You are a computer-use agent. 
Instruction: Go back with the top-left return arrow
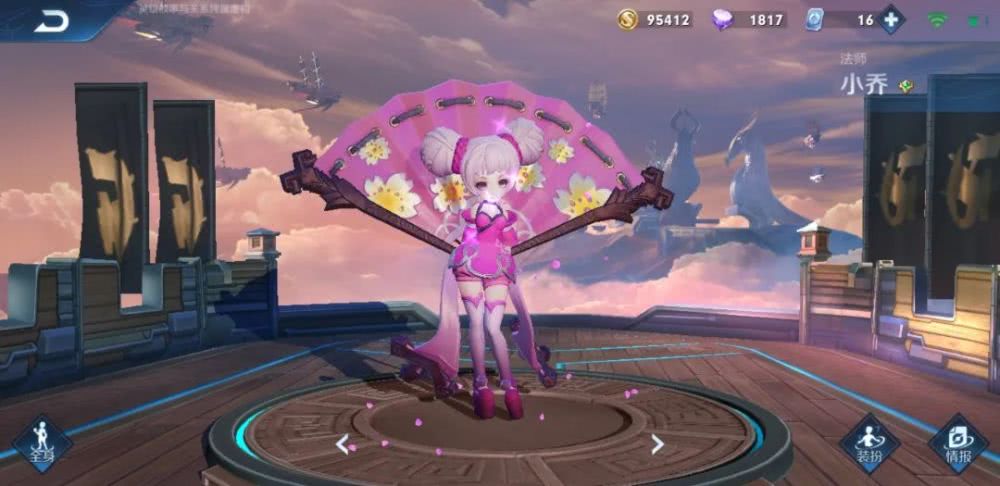[x=50, y=21]
